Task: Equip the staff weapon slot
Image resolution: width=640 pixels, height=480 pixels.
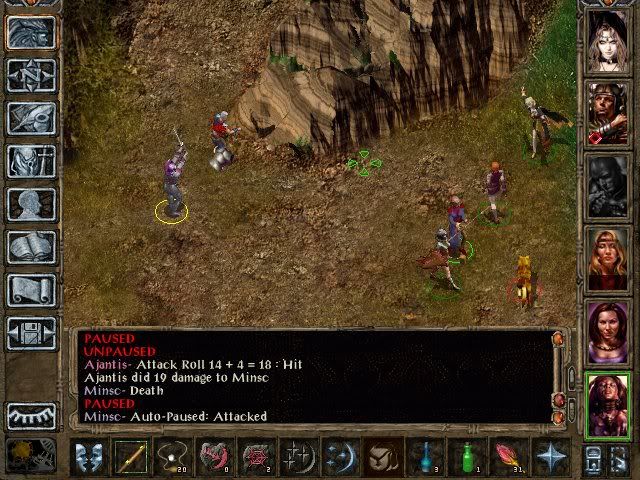Action: tap(132, 457)
